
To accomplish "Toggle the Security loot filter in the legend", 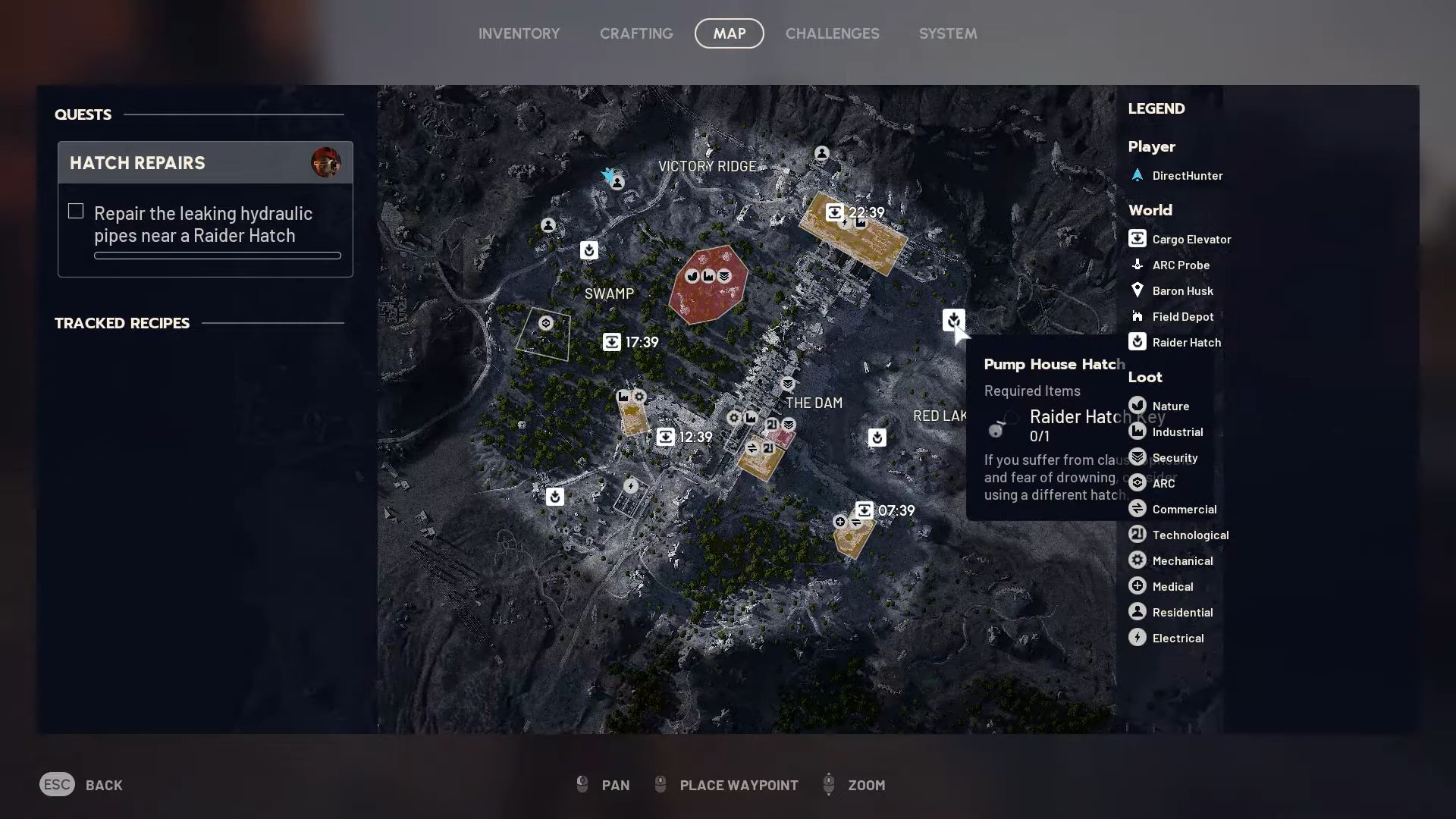I will [1137, 457].
